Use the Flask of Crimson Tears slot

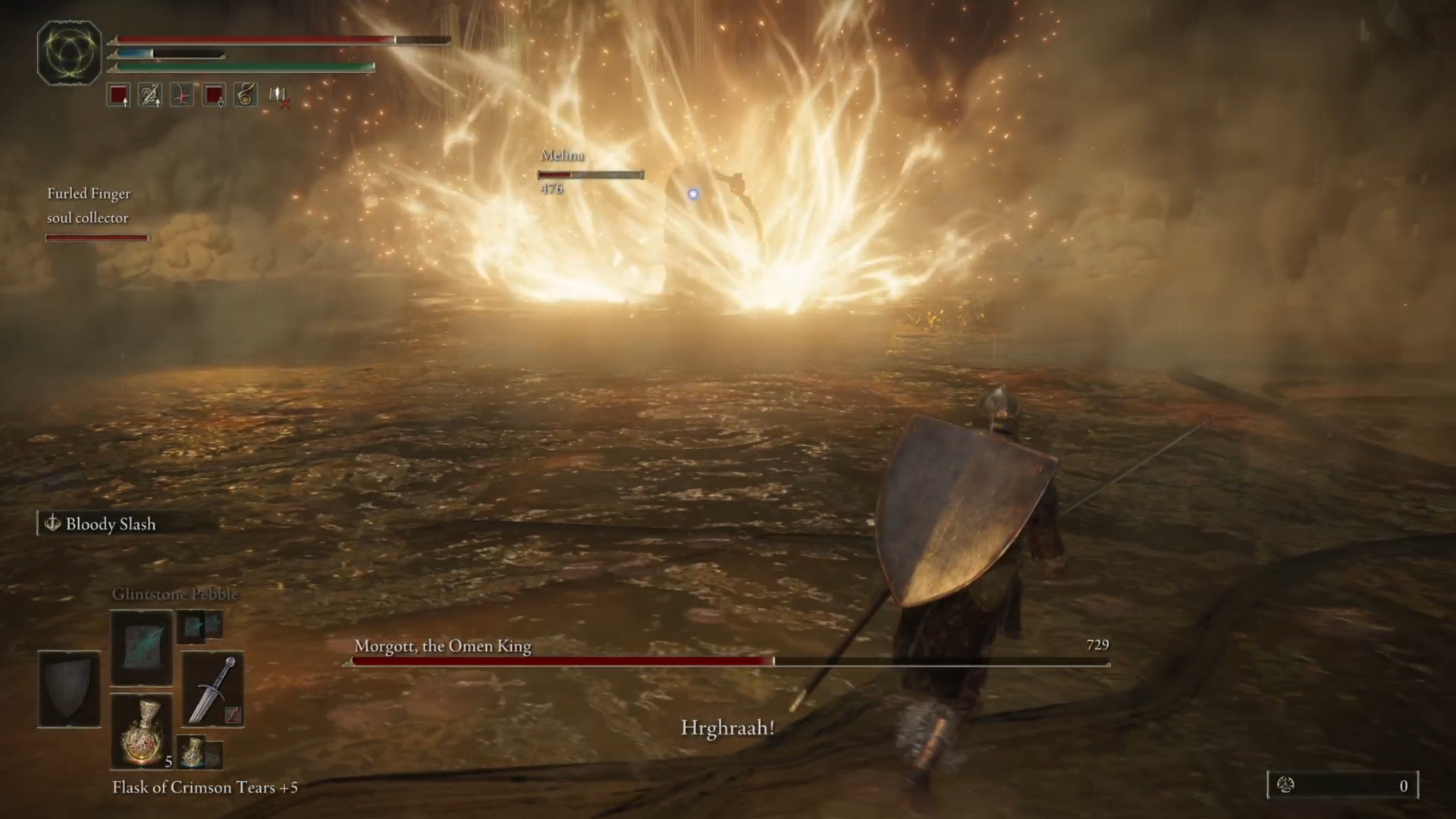point(142,732)
